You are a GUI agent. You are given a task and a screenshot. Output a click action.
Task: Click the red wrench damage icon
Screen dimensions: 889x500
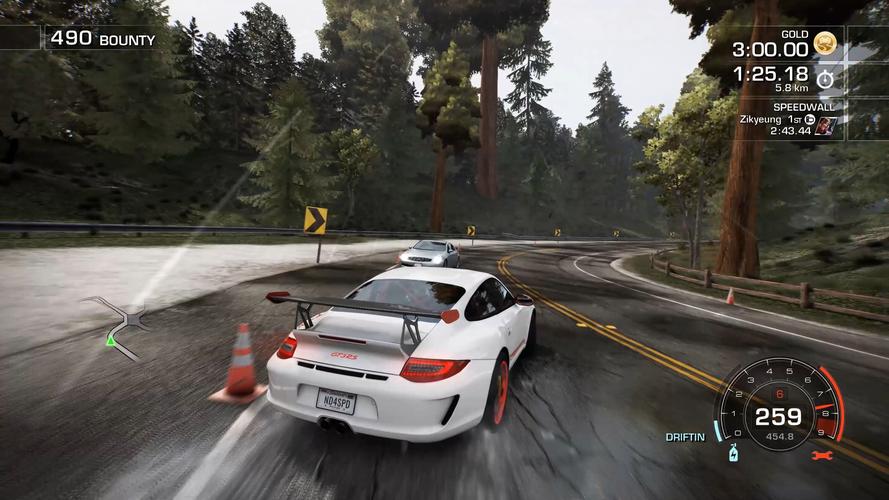pyautogui.click(x=823, y=456)
